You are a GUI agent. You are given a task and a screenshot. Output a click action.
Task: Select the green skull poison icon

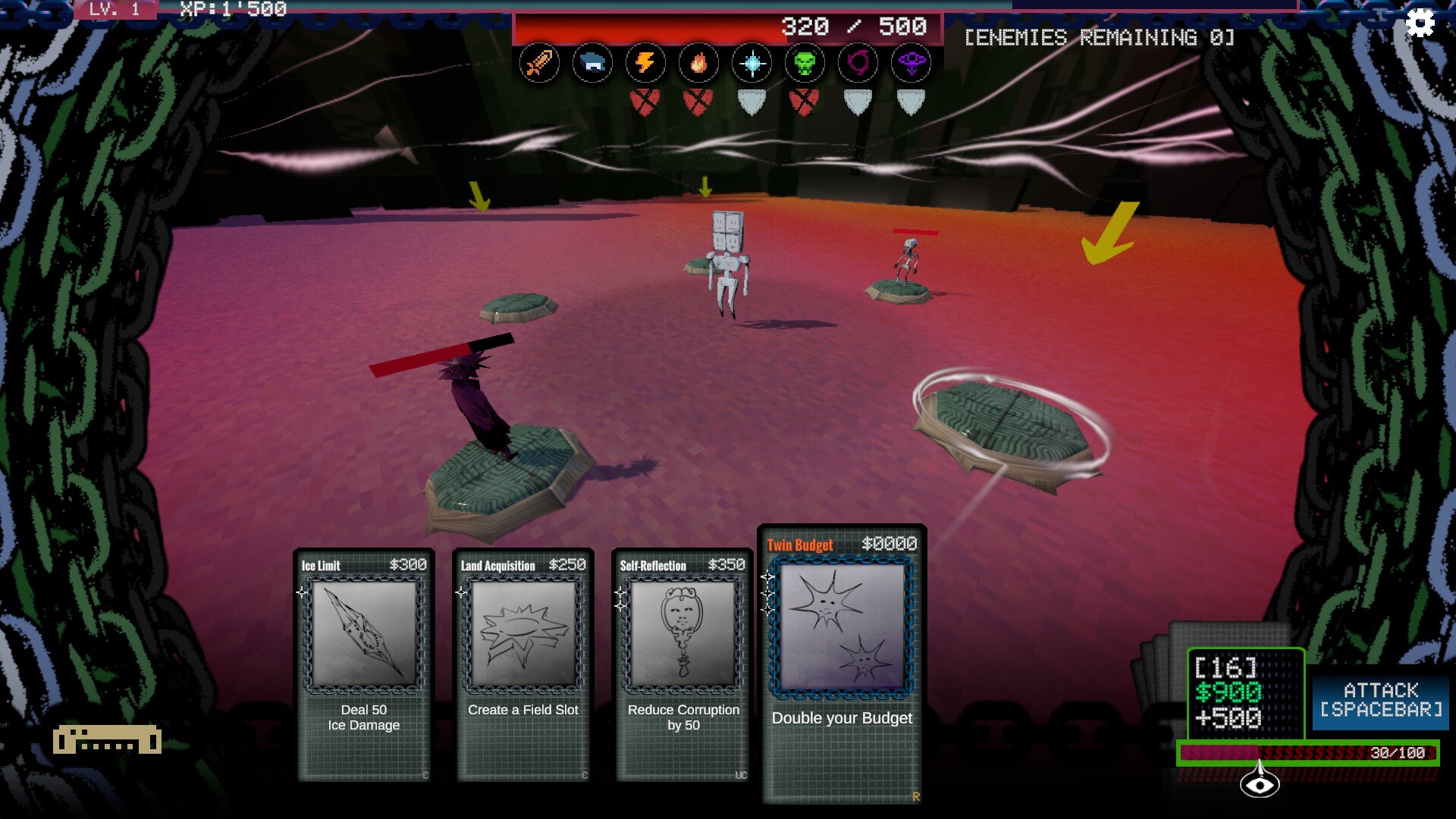(805, 63)
